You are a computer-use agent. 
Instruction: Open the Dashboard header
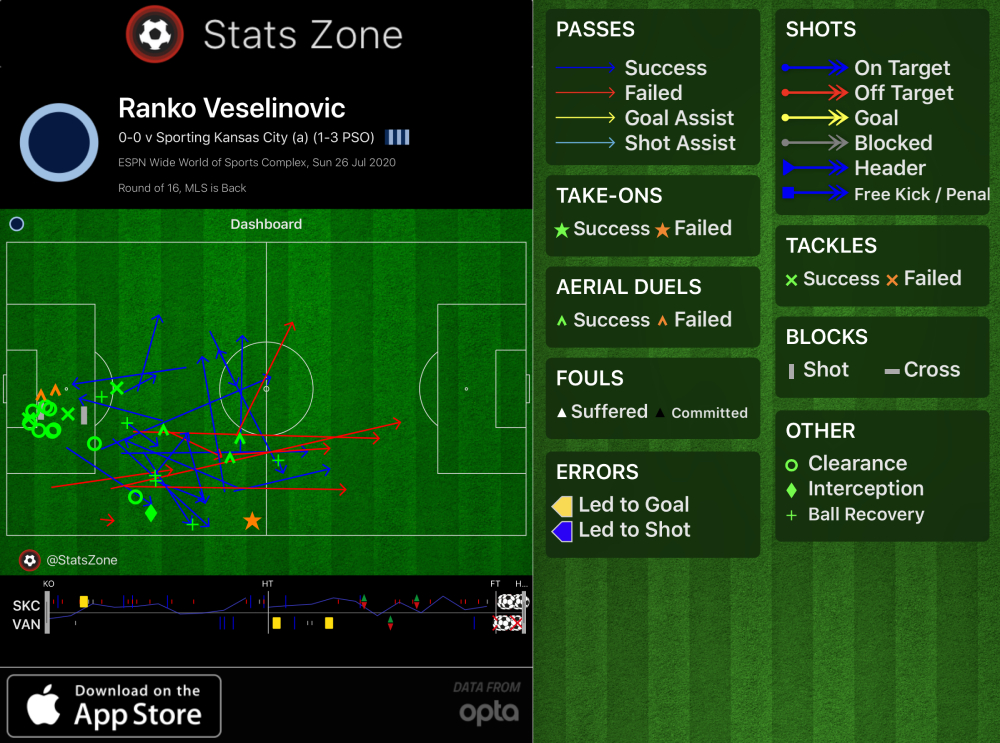pyautogui.click(x=266, y=224)
